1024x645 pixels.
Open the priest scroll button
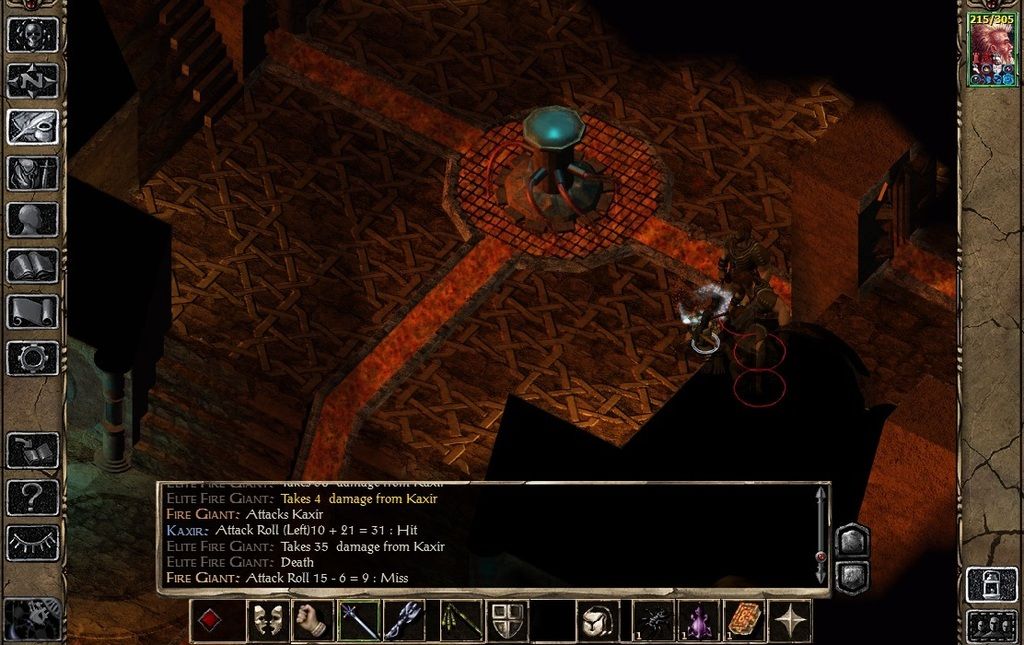tap(33, 311)
